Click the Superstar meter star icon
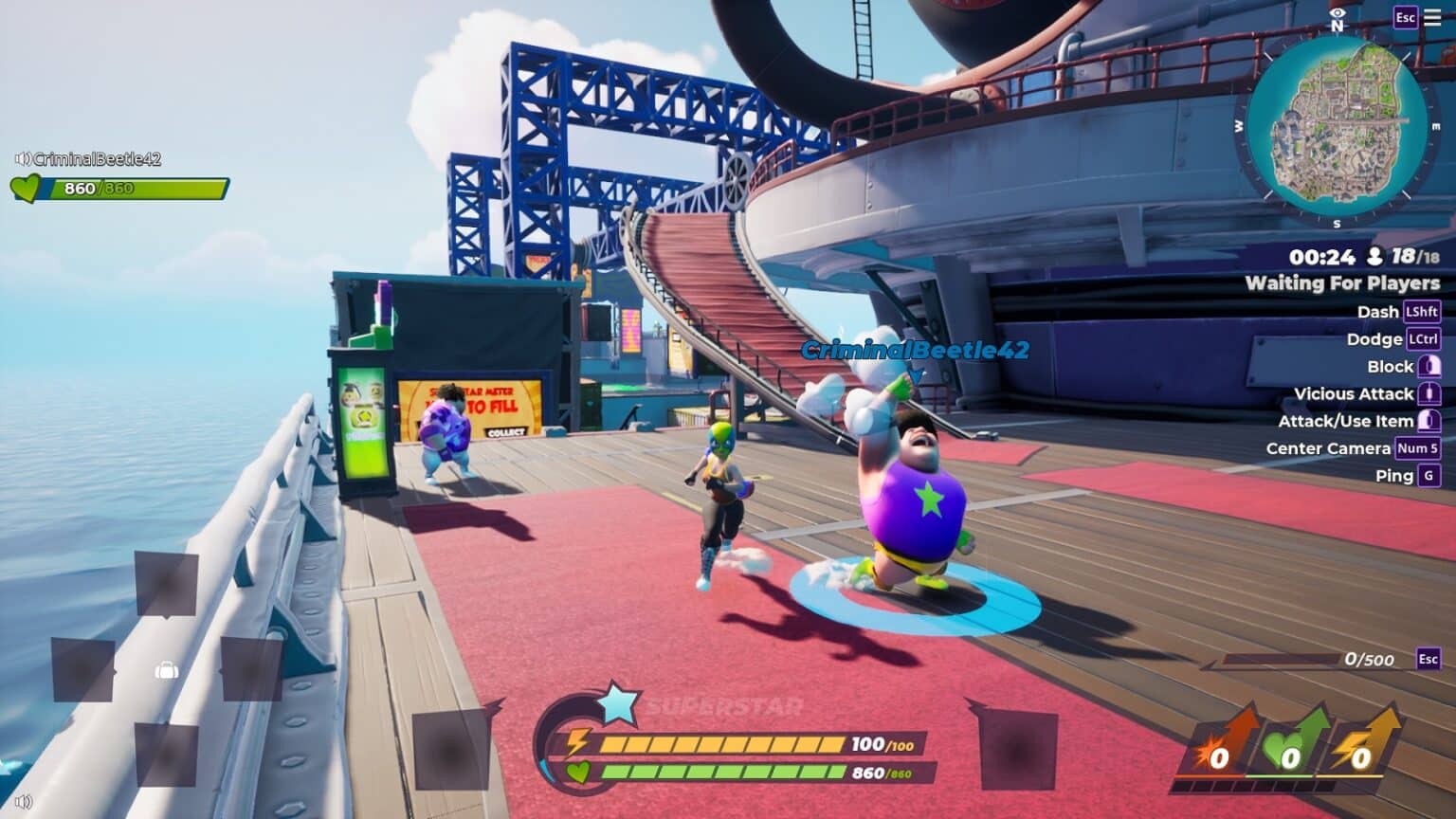 click(x=618, y=704)
